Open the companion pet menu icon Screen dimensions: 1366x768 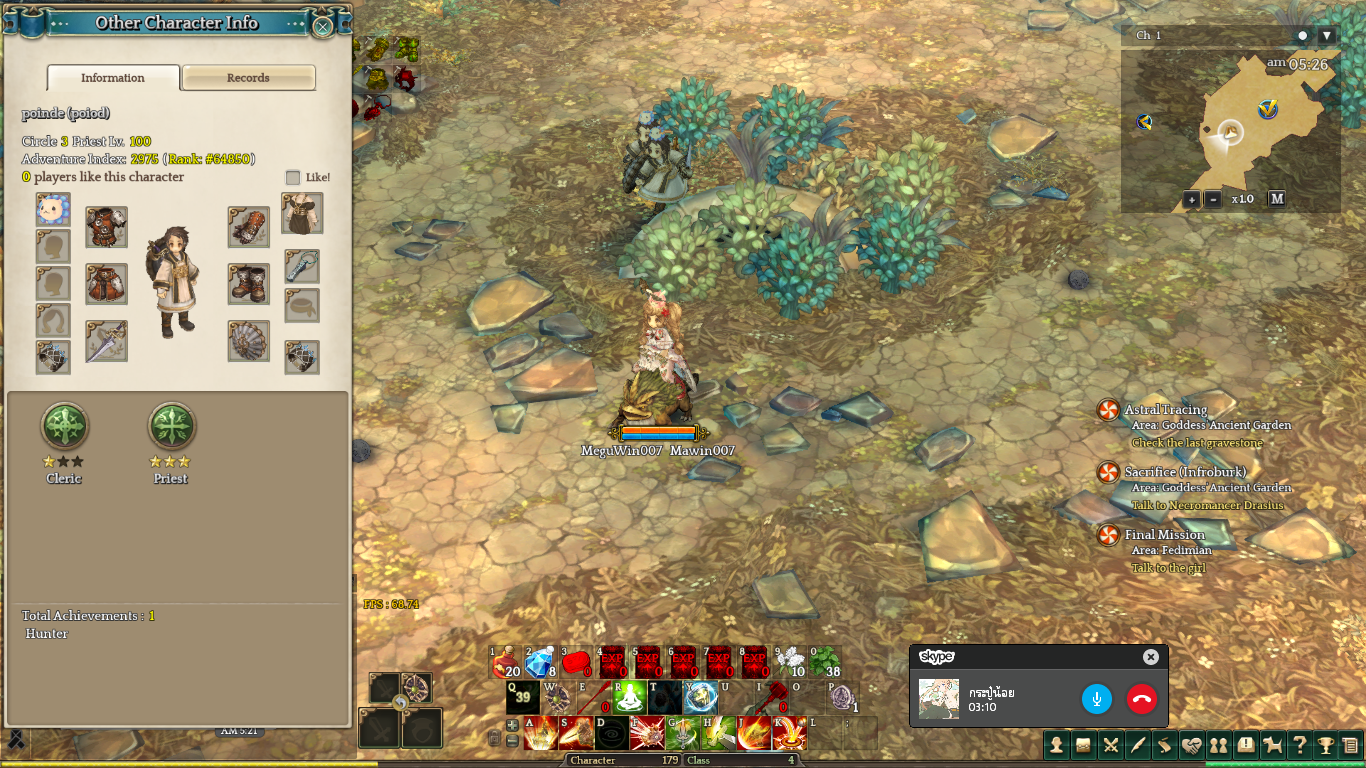pyautogui.click(x=1272, y=744)
